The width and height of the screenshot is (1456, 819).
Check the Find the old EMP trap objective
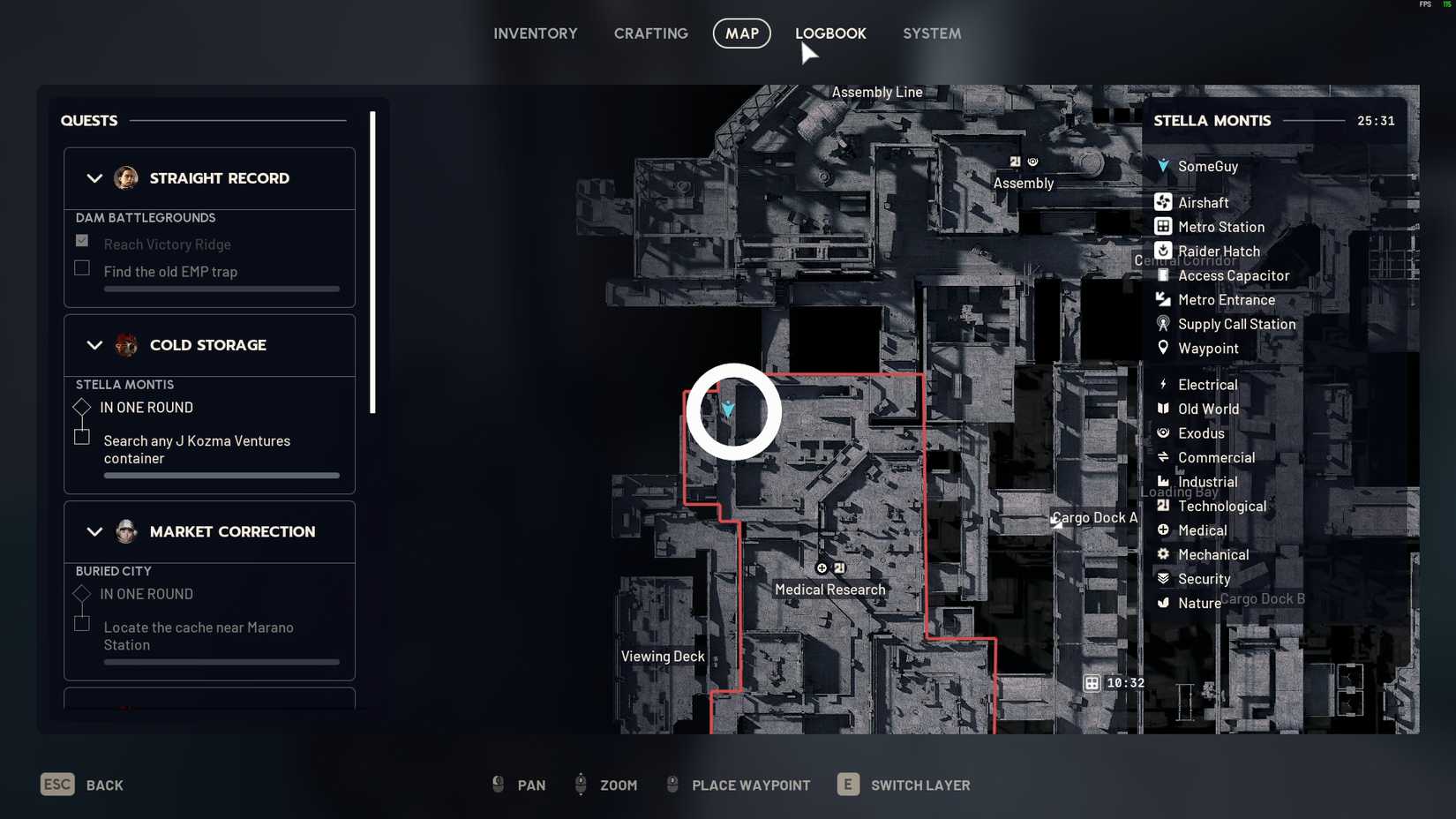pyautogui.click(x=81, y=267)
